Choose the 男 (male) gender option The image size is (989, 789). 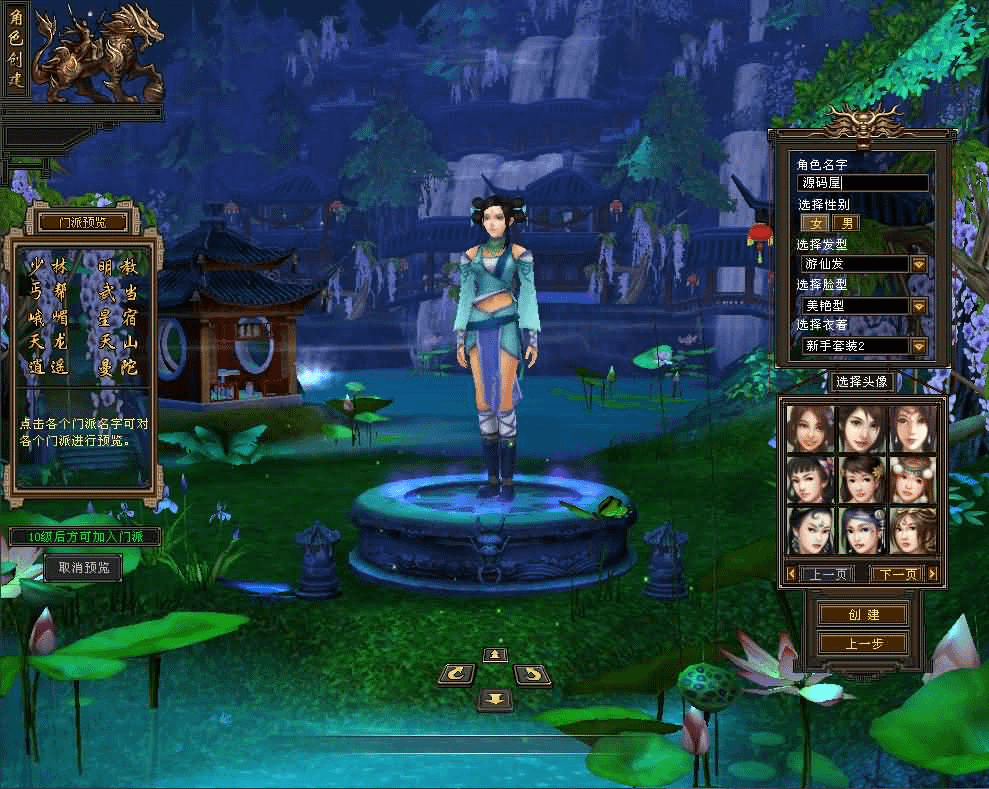point(845,223)
